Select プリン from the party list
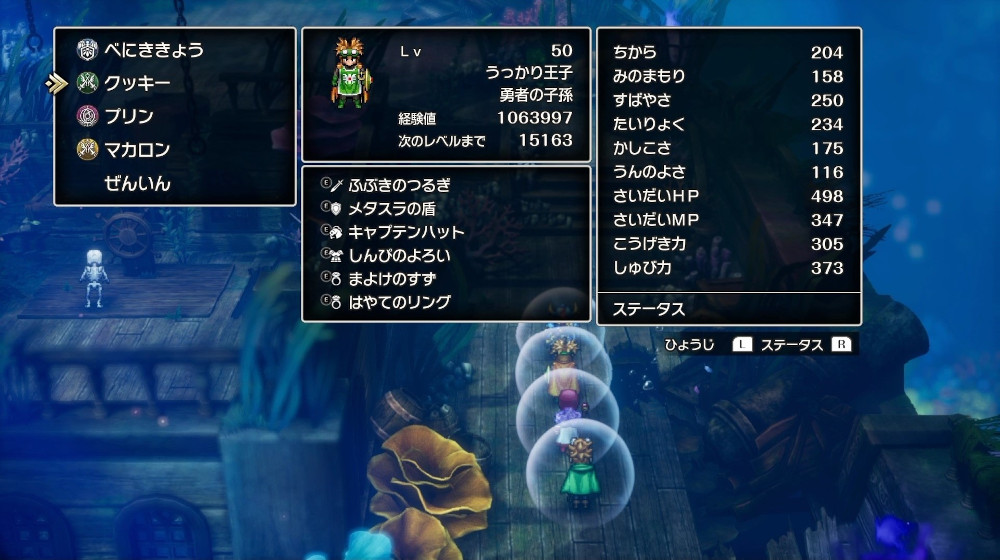 (129, 116)
